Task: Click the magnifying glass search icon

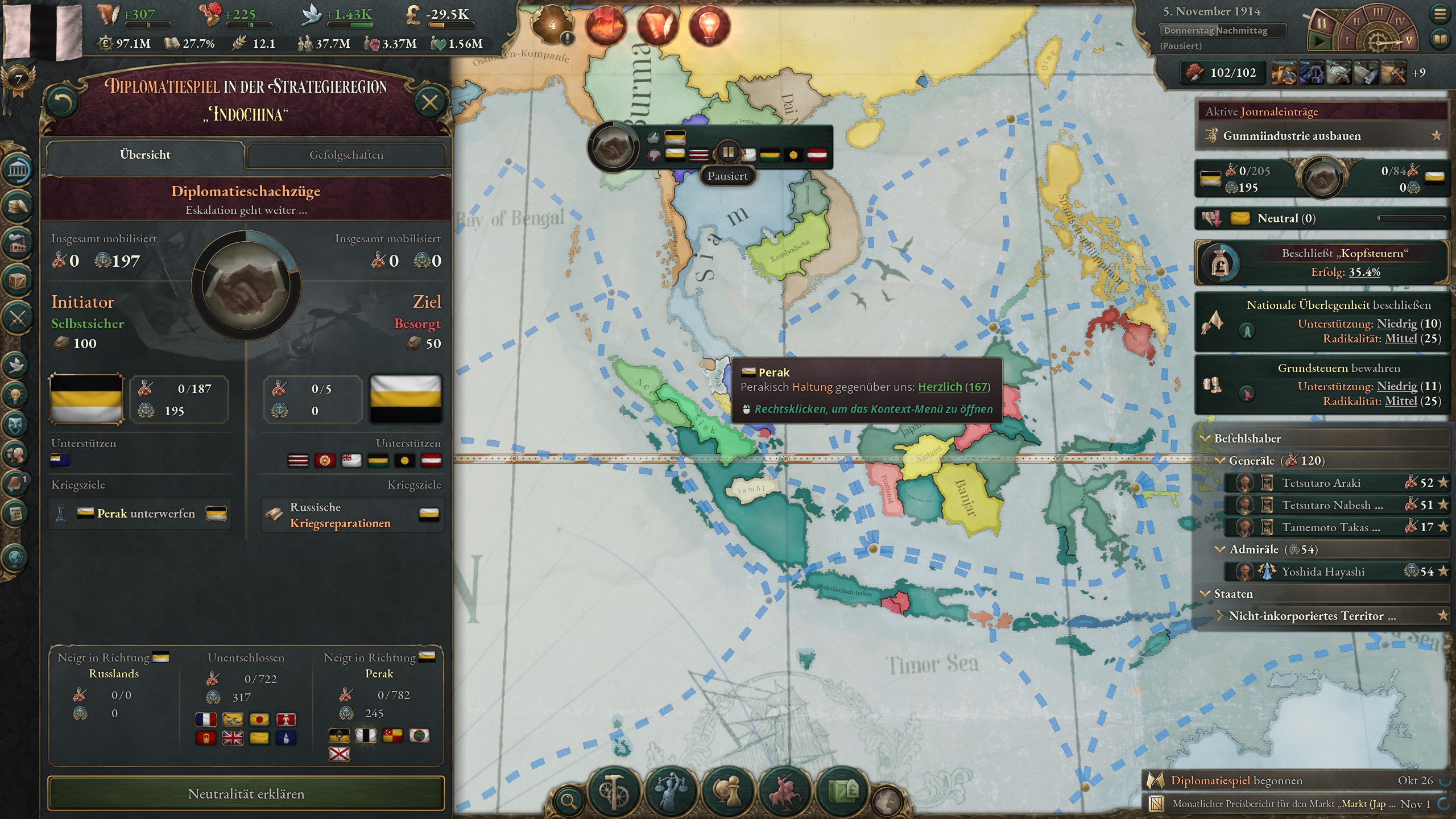Action: (x=569, y=802)
